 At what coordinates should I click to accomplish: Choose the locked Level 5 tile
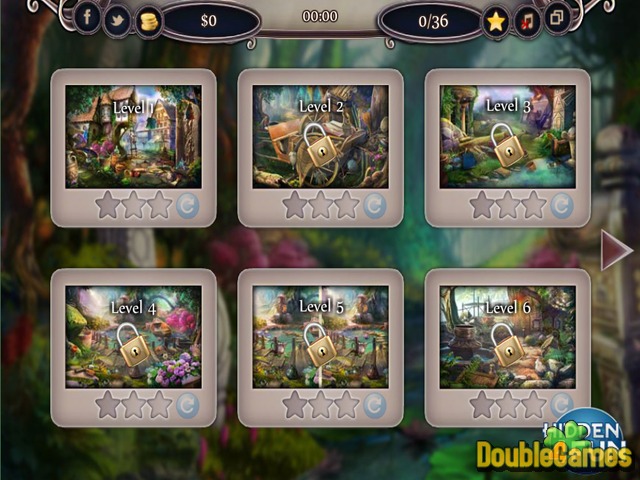point(320,337)
